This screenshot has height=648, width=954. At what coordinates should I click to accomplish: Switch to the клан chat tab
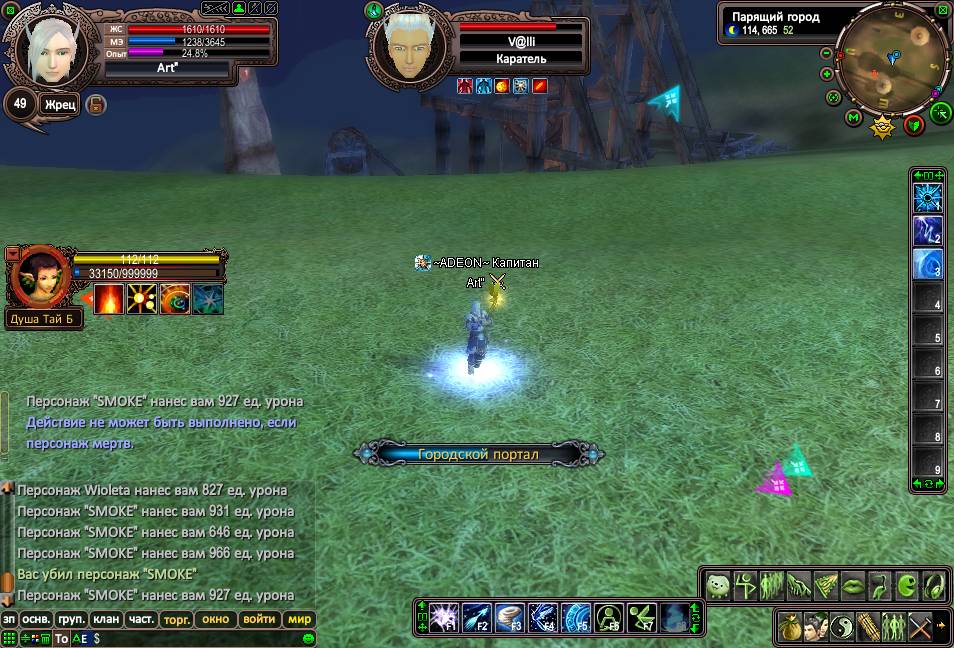[x=106, y=619]
